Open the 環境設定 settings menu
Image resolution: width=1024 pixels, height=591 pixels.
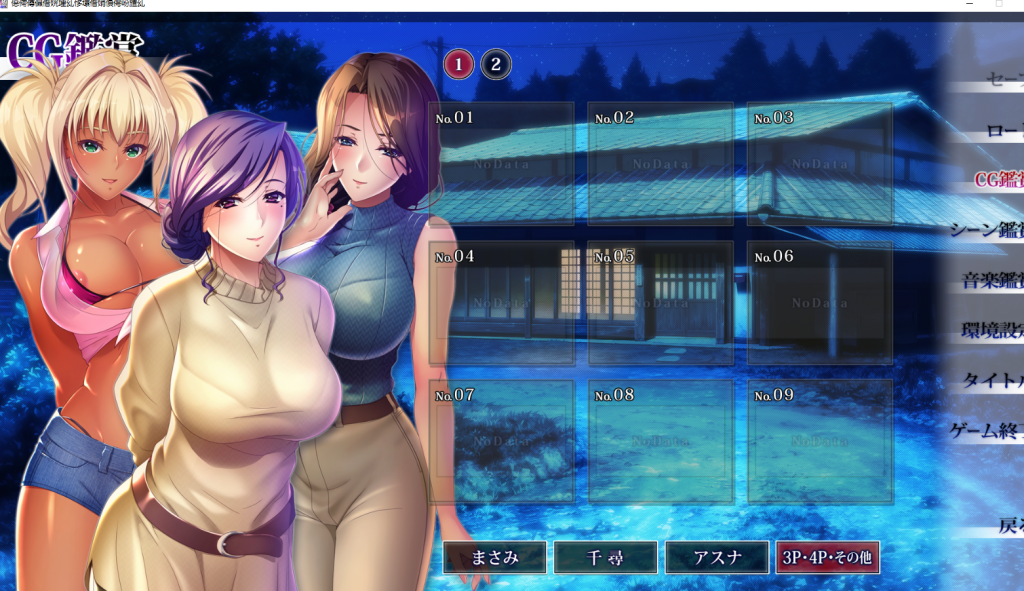coord(992,330)
